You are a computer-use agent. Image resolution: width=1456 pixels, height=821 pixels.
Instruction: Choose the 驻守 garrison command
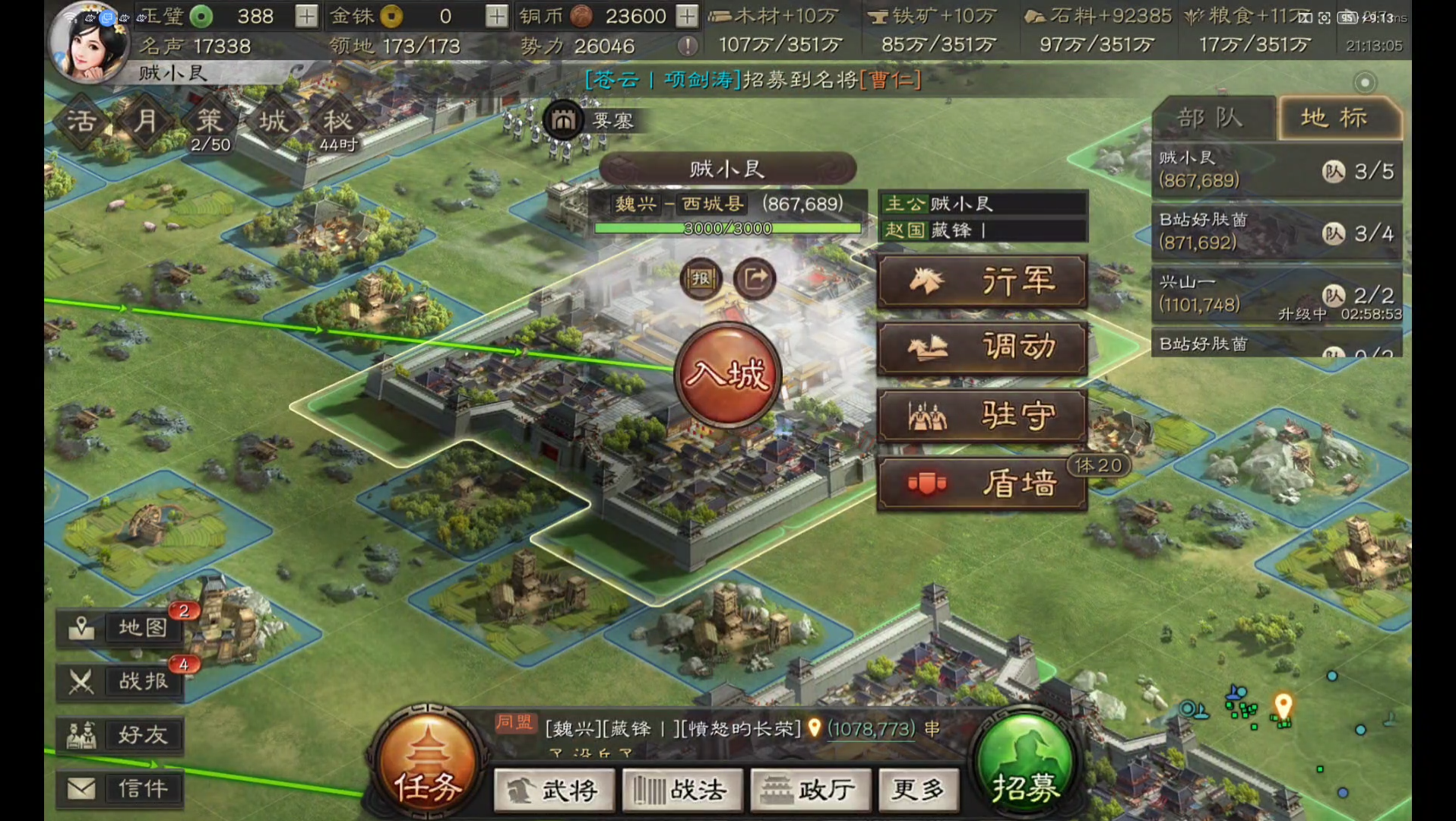(x=982, y=416)
